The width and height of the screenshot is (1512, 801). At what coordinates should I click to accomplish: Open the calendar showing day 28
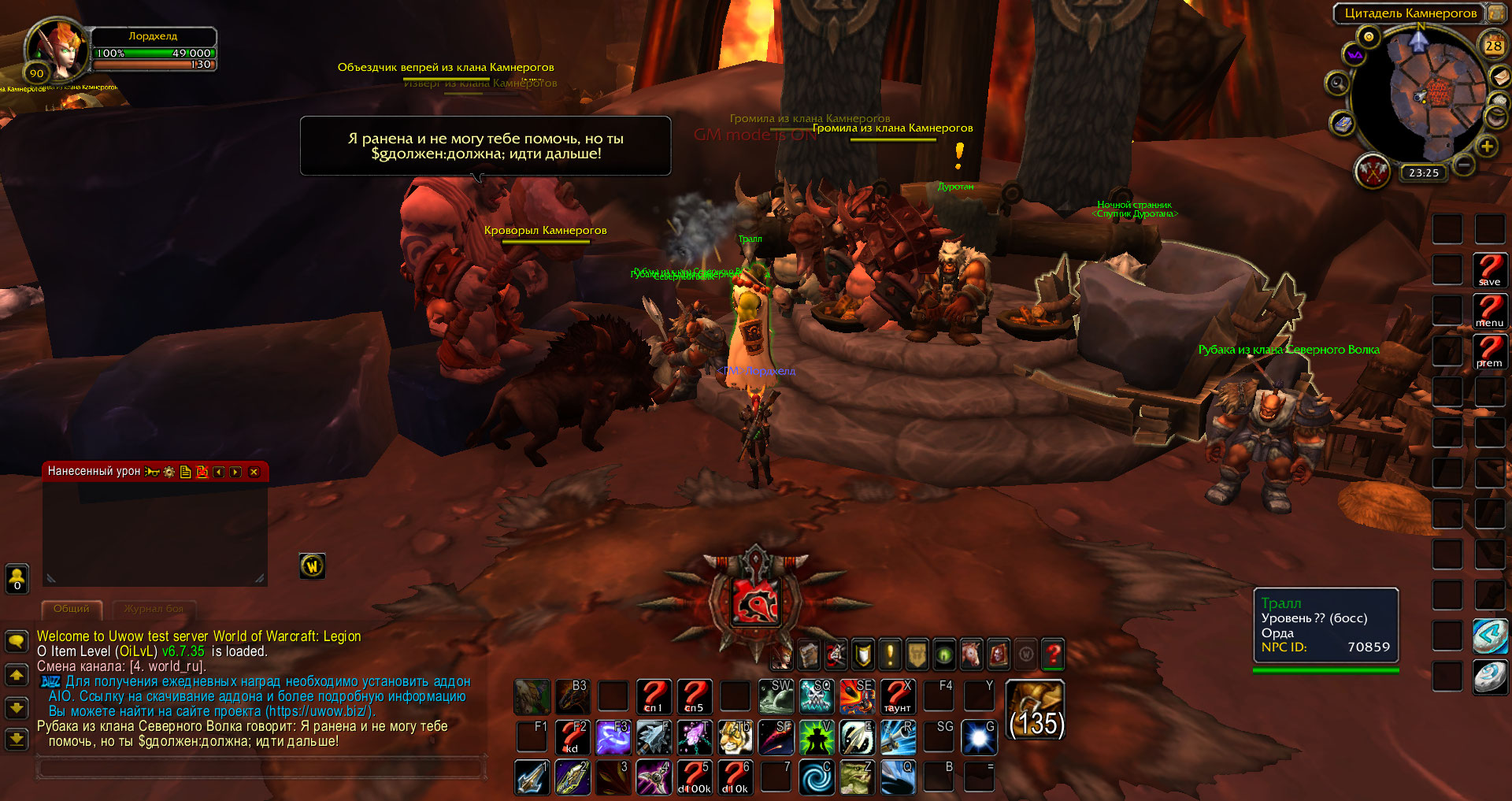1493,46
